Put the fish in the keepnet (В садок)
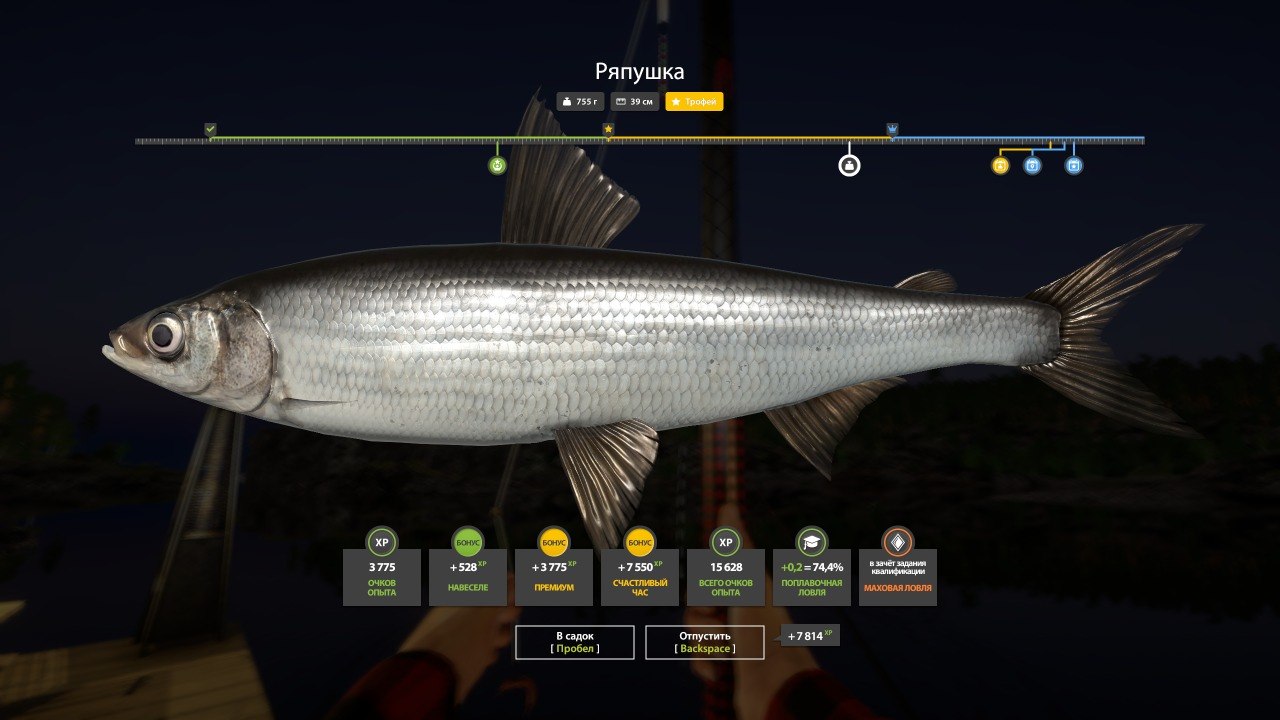 574,642
